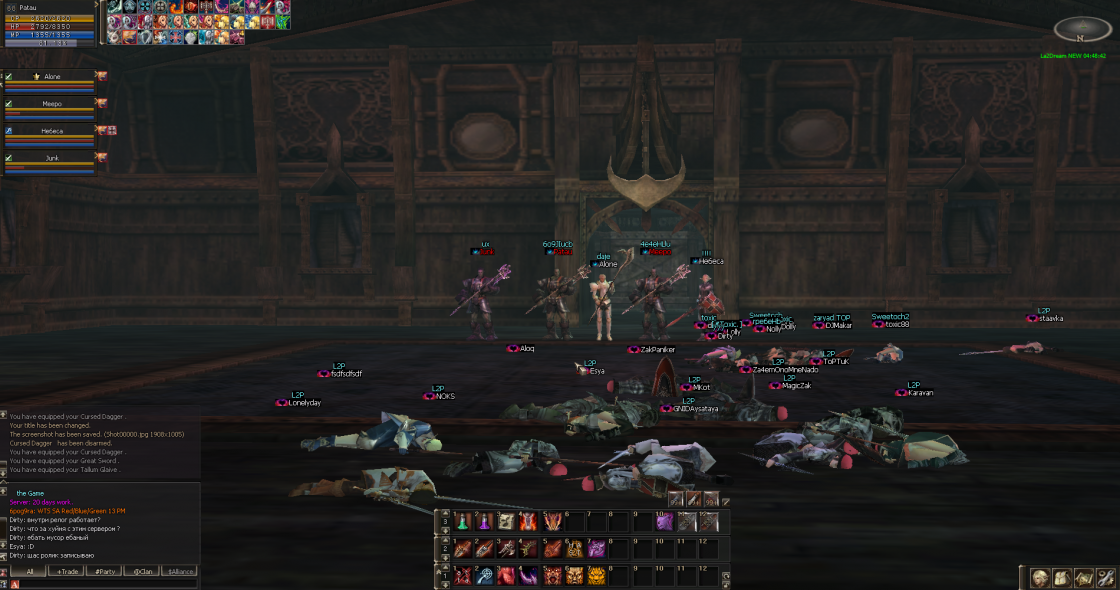The width and height of the screenshot is (1120, 590).
Task: Open the character status menu icon
Action: [1041, 578]
